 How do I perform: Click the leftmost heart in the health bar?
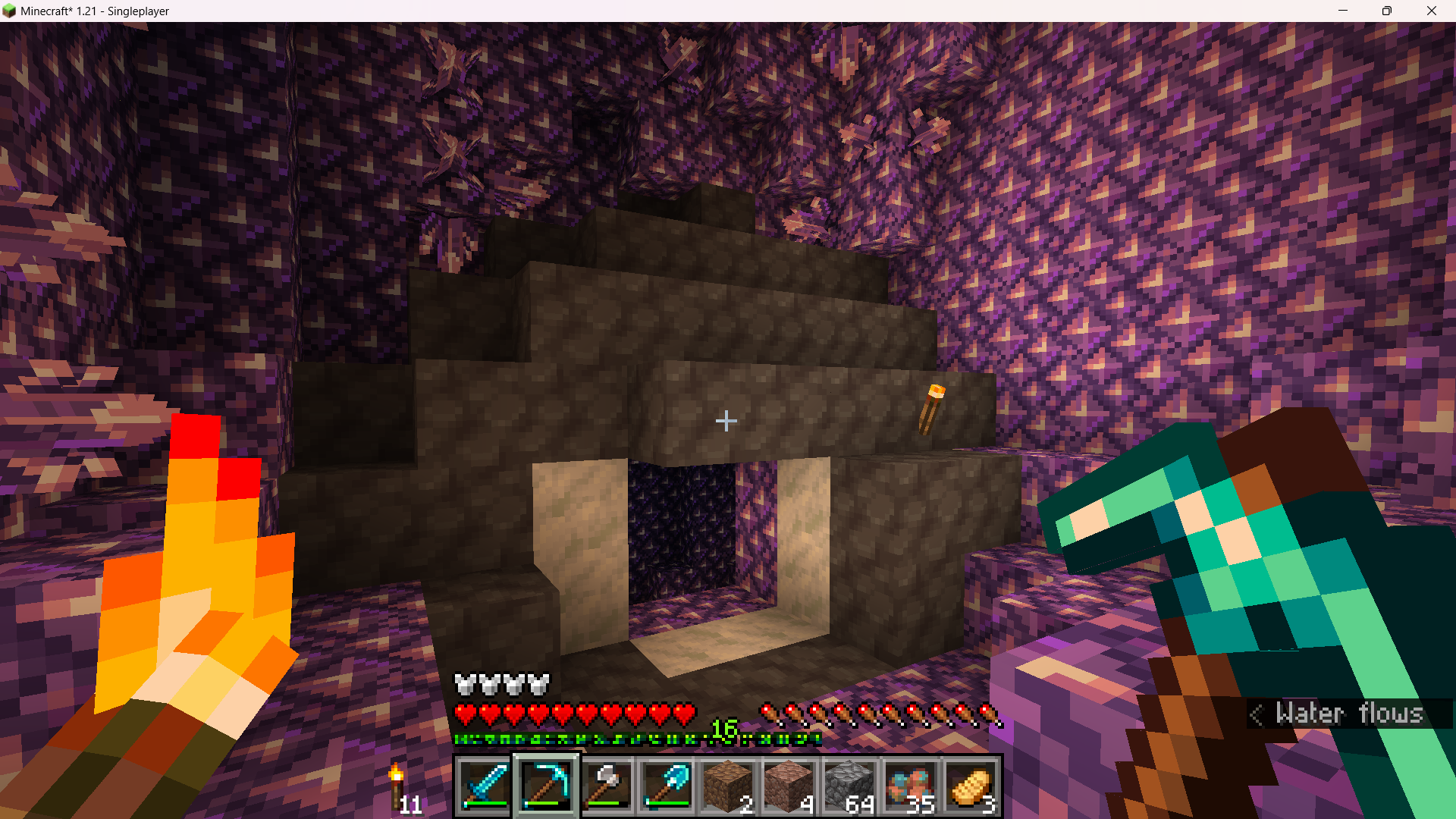pyautogui.click(x=466, y=713)
